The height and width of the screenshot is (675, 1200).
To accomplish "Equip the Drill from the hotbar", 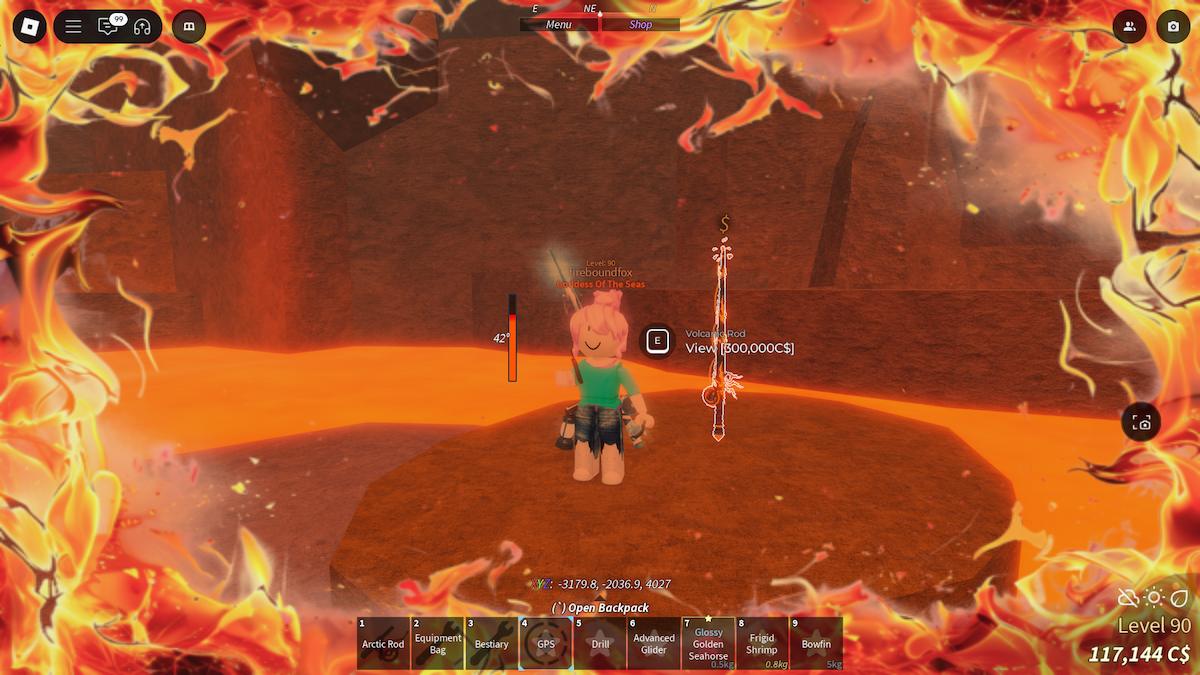I will [x=600, y=643].
